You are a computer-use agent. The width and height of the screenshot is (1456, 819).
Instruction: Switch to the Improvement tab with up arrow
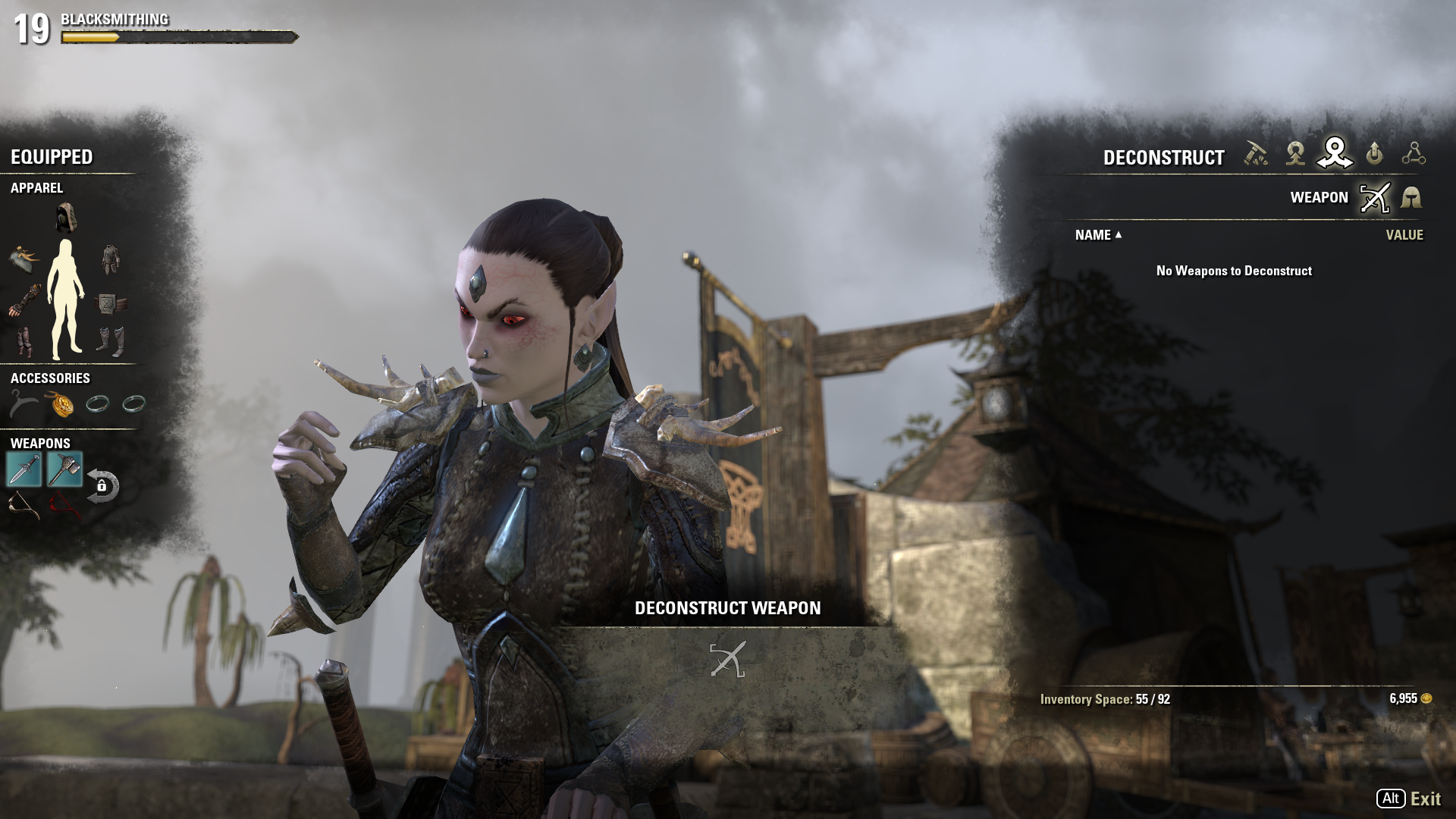(1374, 154)
